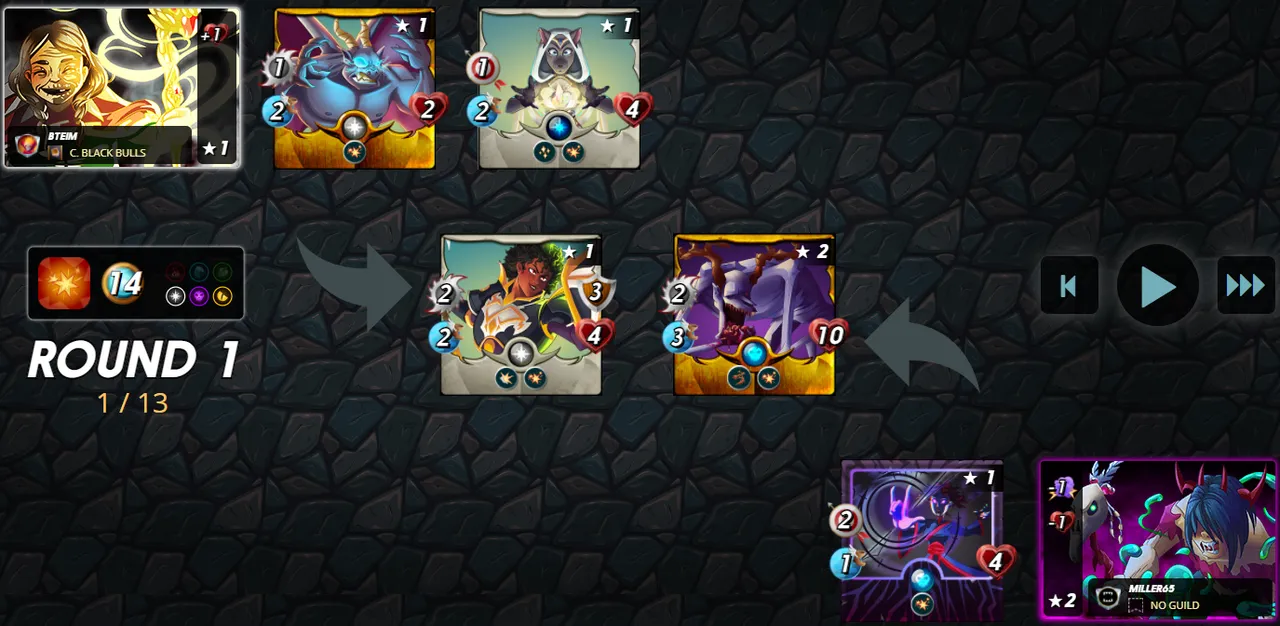Fast forward the battle to the end
Viewport: 1280px width, 626px height.
click(x=1245, y=286)
